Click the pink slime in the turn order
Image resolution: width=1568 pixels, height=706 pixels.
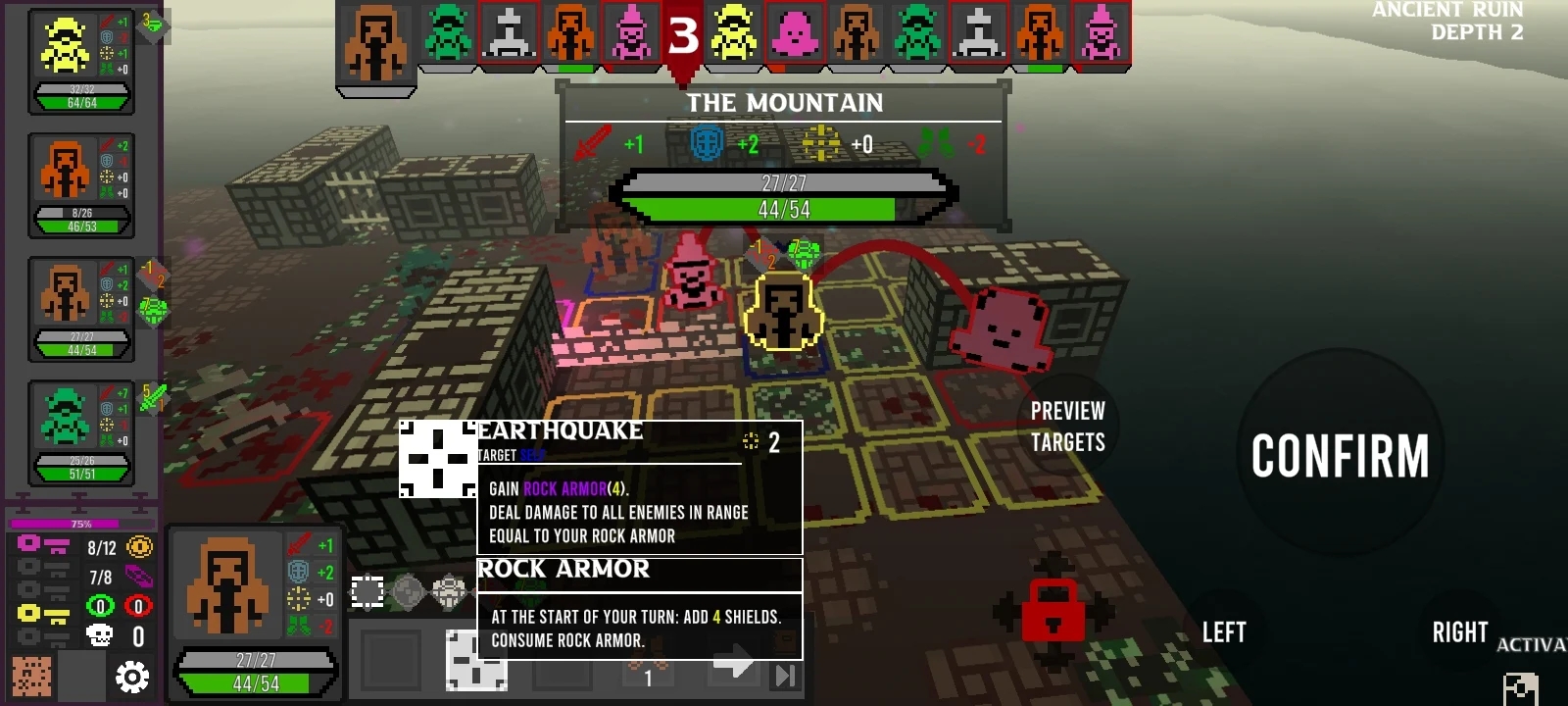click(x=795, y=34)
